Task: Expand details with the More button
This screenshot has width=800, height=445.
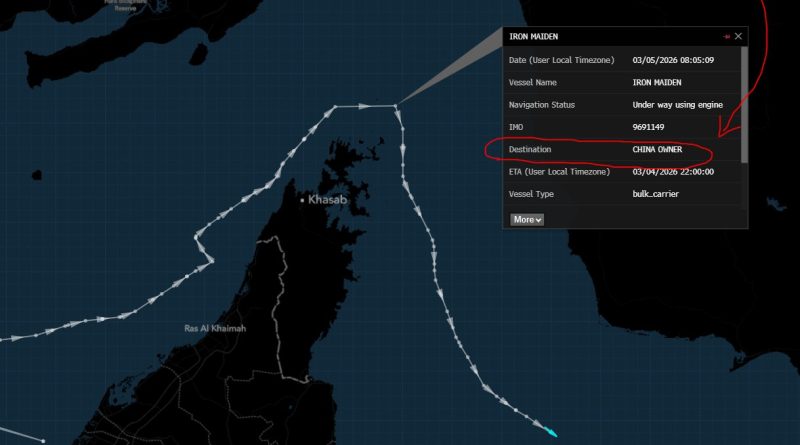Action: click(x=527, y=219)
